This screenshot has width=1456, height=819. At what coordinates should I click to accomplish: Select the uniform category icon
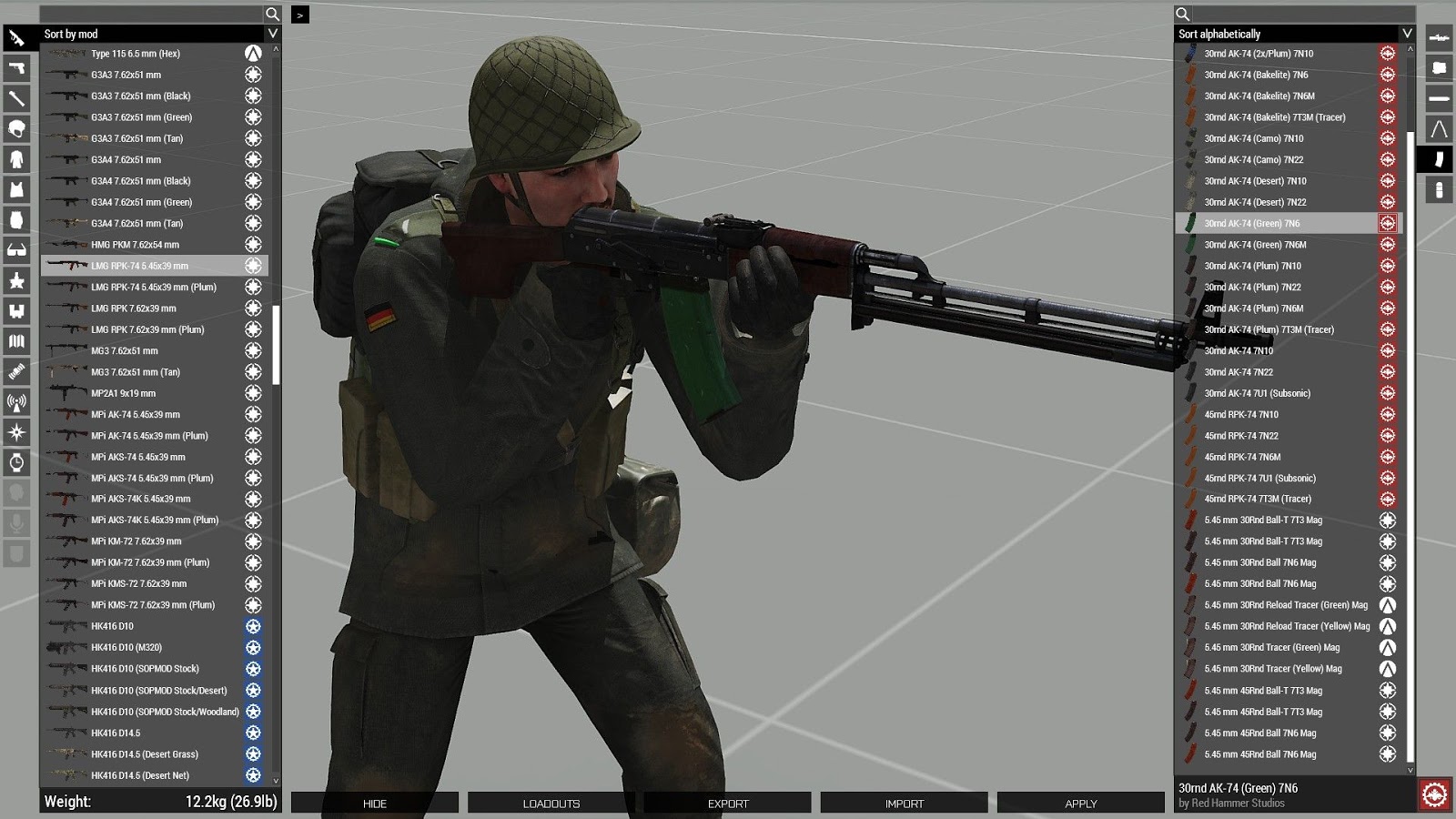pos(15,157)
